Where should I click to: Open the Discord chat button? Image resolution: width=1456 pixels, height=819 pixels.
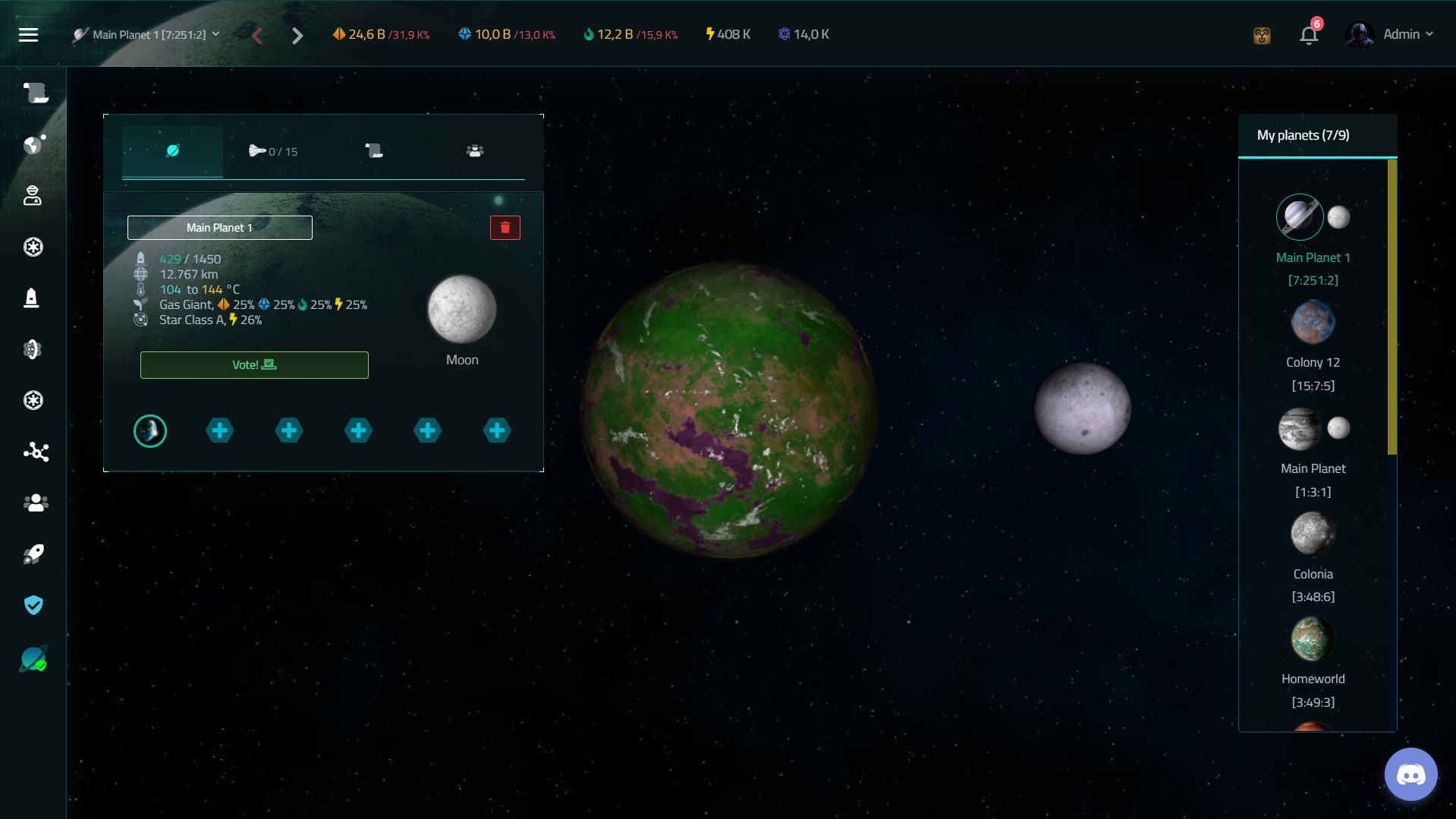pos(1410,775)
